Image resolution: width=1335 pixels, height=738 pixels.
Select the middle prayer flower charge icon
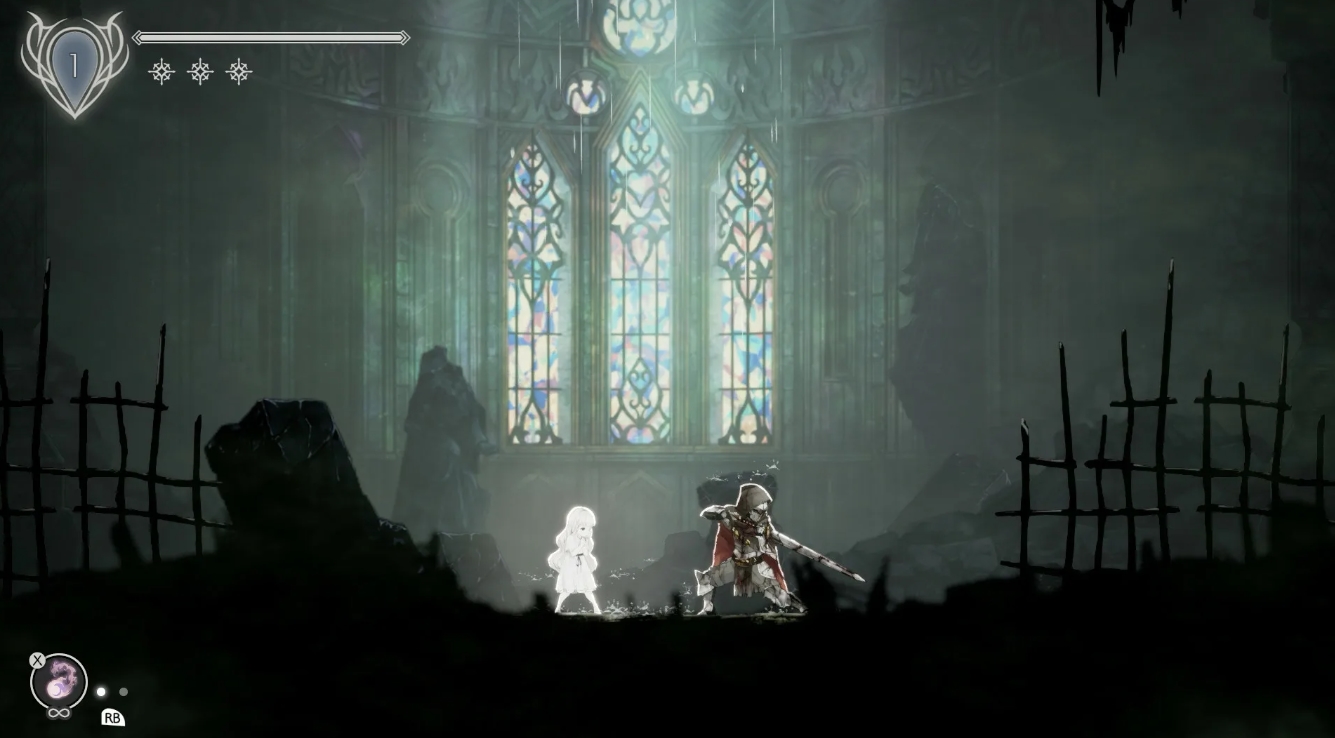coord(201,71)
